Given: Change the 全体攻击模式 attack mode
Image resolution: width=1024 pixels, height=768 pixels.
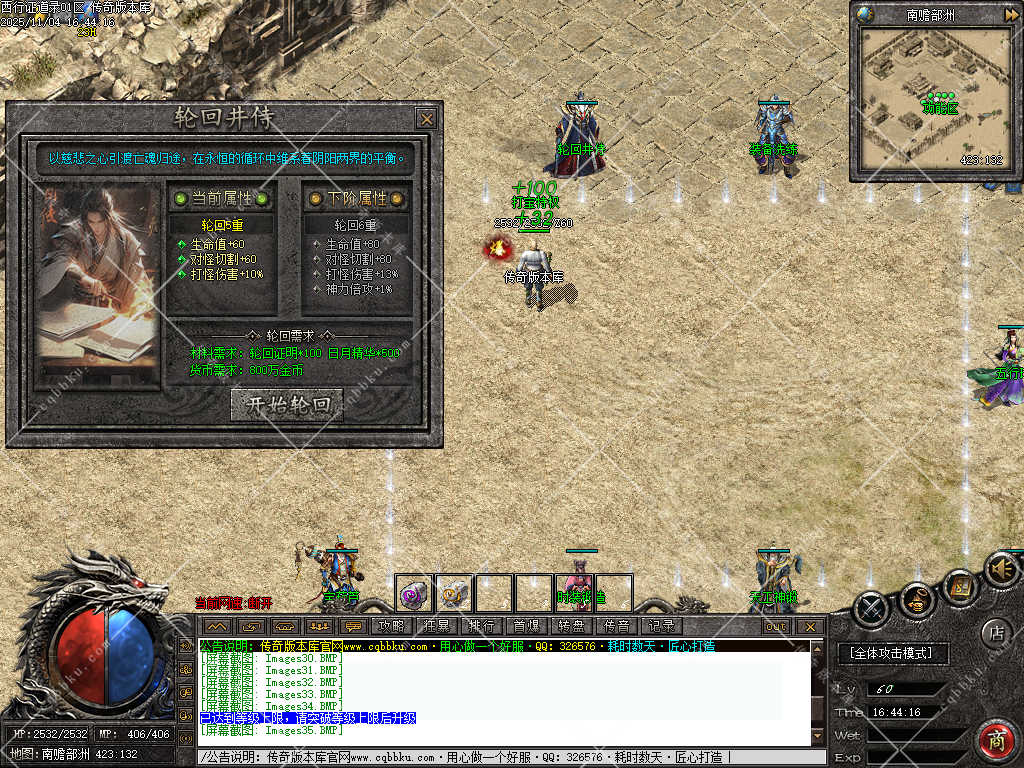Looking at the screenshot, I should point(892,653).
